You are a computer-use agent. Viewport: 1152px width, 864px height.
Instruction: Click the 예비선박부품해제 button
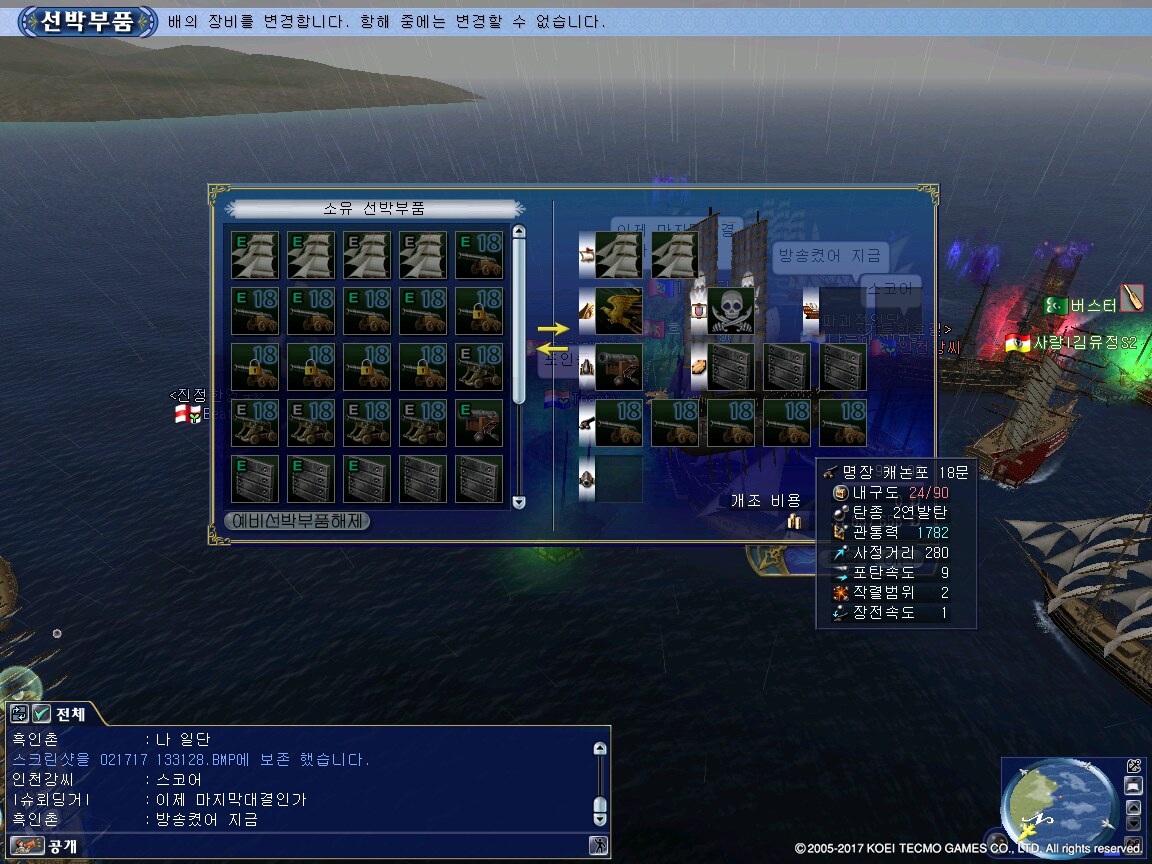point(297,521)
